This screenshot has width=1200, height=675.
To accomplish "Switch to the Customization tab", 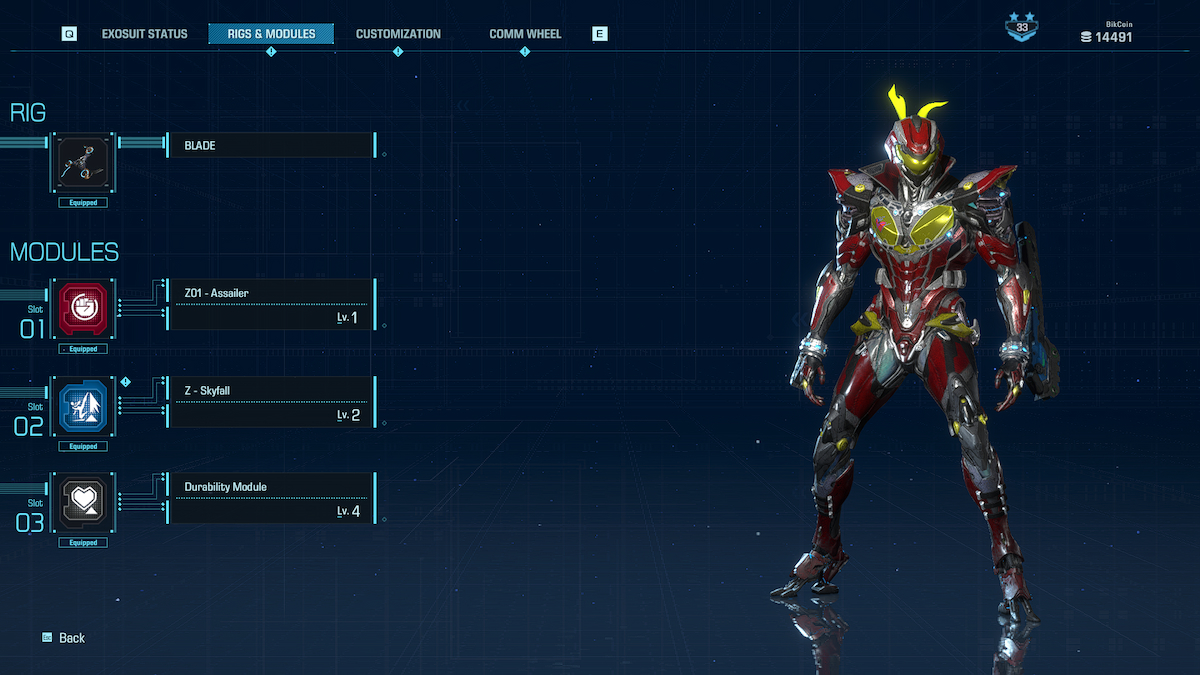I will [398, 34].
